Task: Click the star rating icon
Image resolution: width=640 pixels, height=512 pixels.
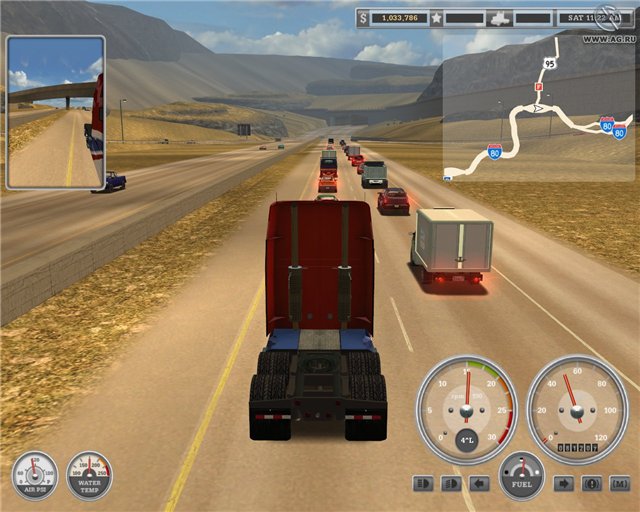Action: [x=437, y=18]
